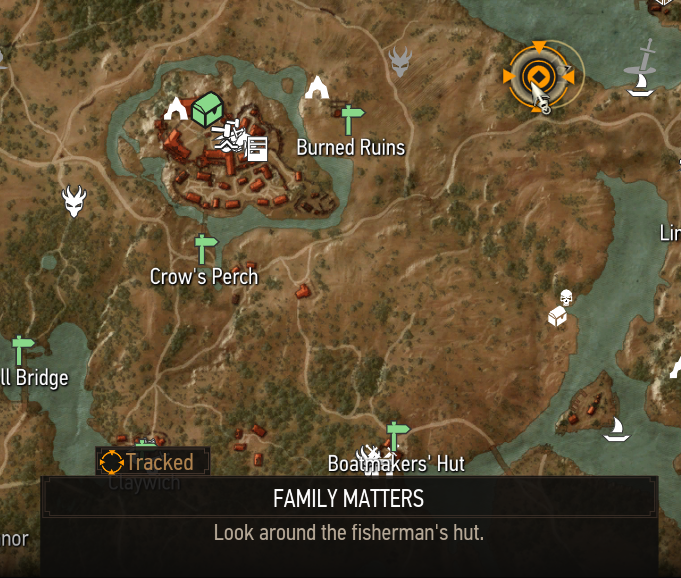Choose the Boatmakers' Hut signpost marker
Image resolution: width=681 pixels, height=578 pixels.
pyautogui.click(x=398, y=436)
